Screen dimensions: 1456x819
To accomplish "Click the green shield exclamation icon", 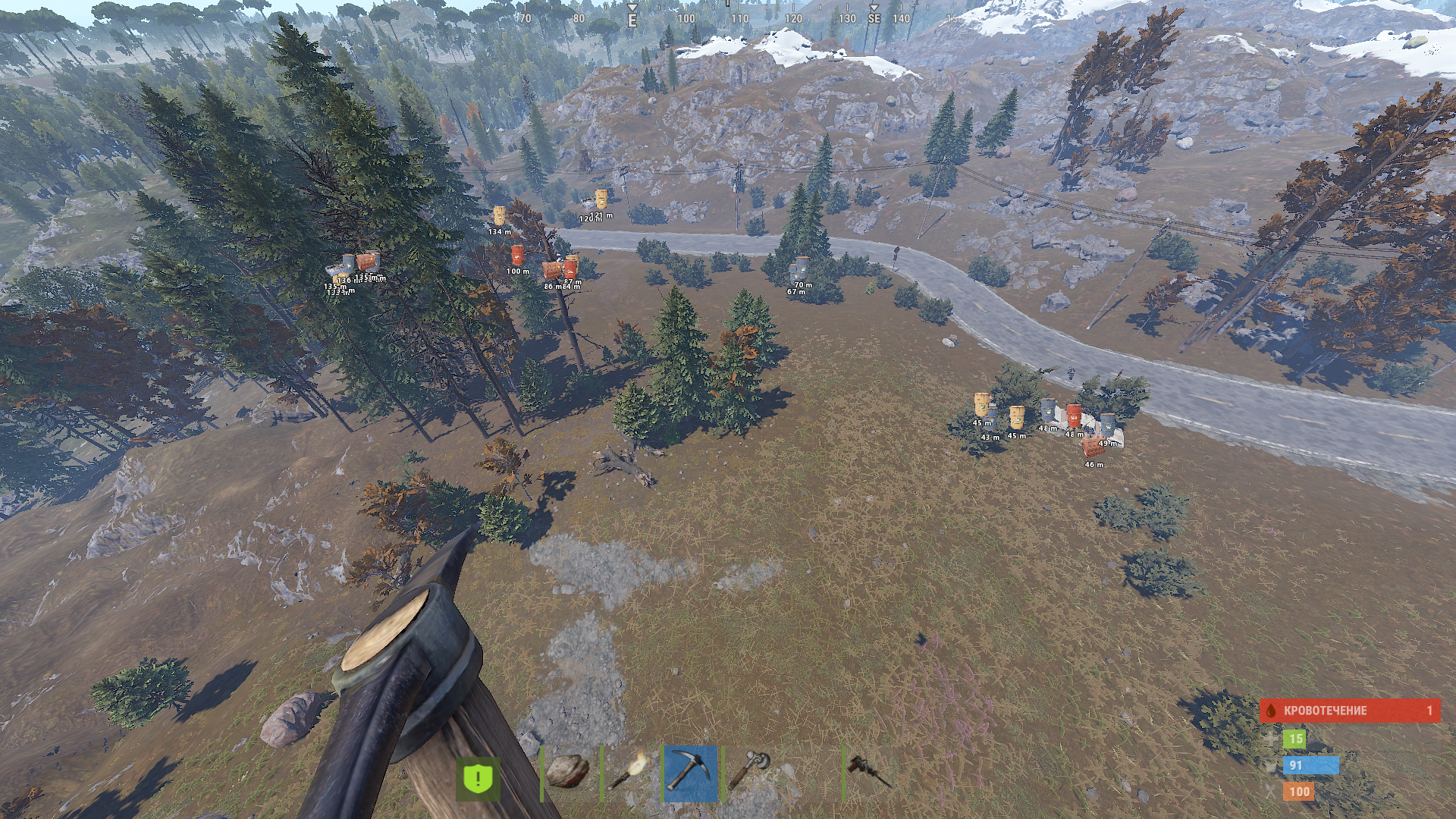I will point(479,778).
